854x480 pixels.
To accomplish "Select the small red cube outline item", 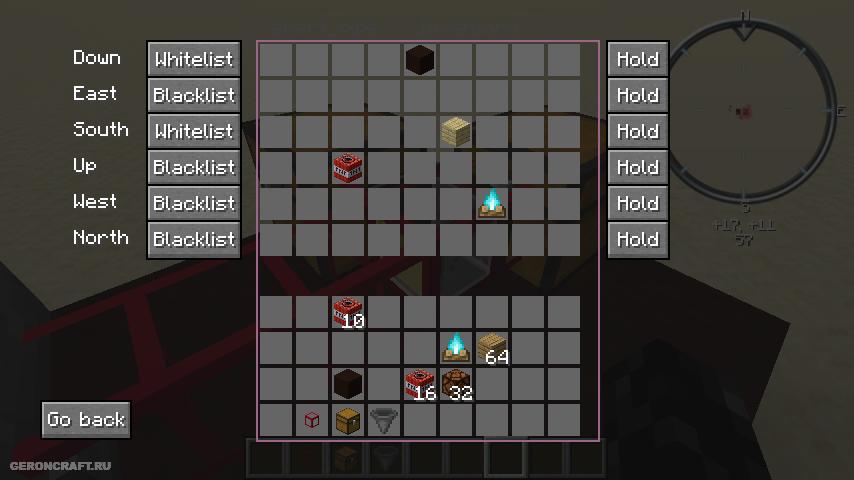I will click(311, 420).
